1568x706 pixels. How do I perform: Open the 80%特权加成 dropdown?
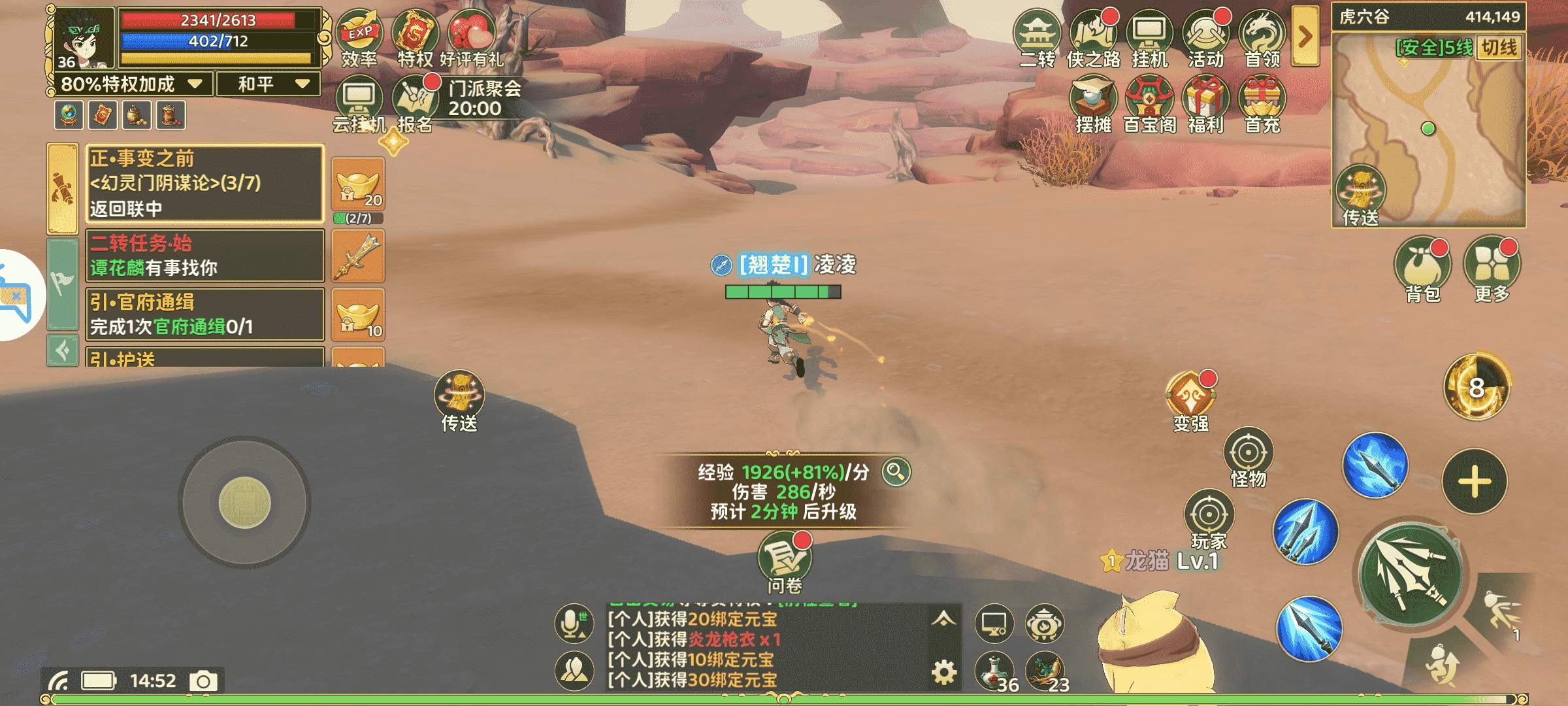(x=131, y=84)
